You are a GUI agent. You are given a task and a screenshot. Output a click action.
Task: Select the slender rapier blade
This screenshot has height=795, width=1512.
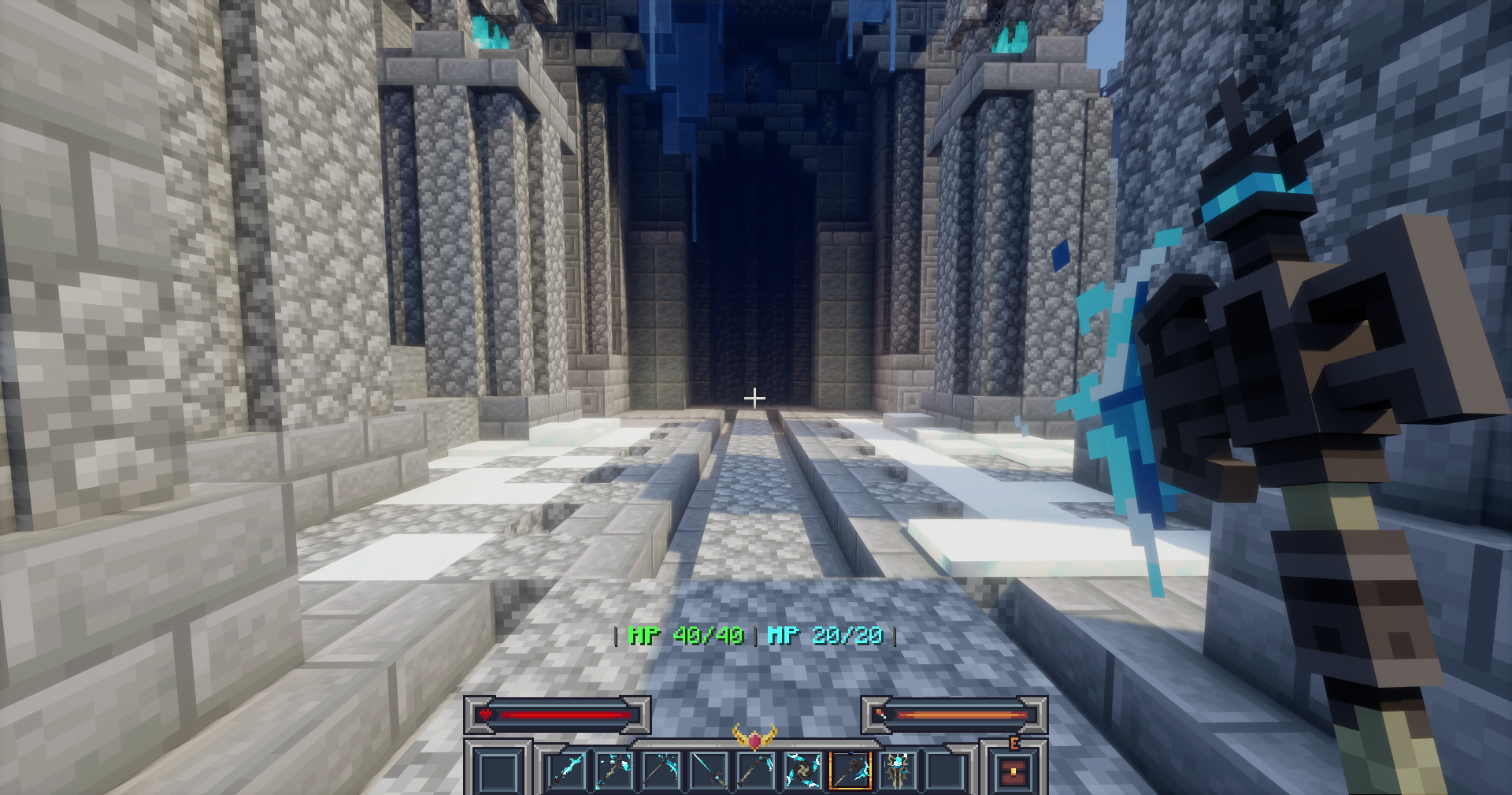pyautogui.click(x=709, y=772)
